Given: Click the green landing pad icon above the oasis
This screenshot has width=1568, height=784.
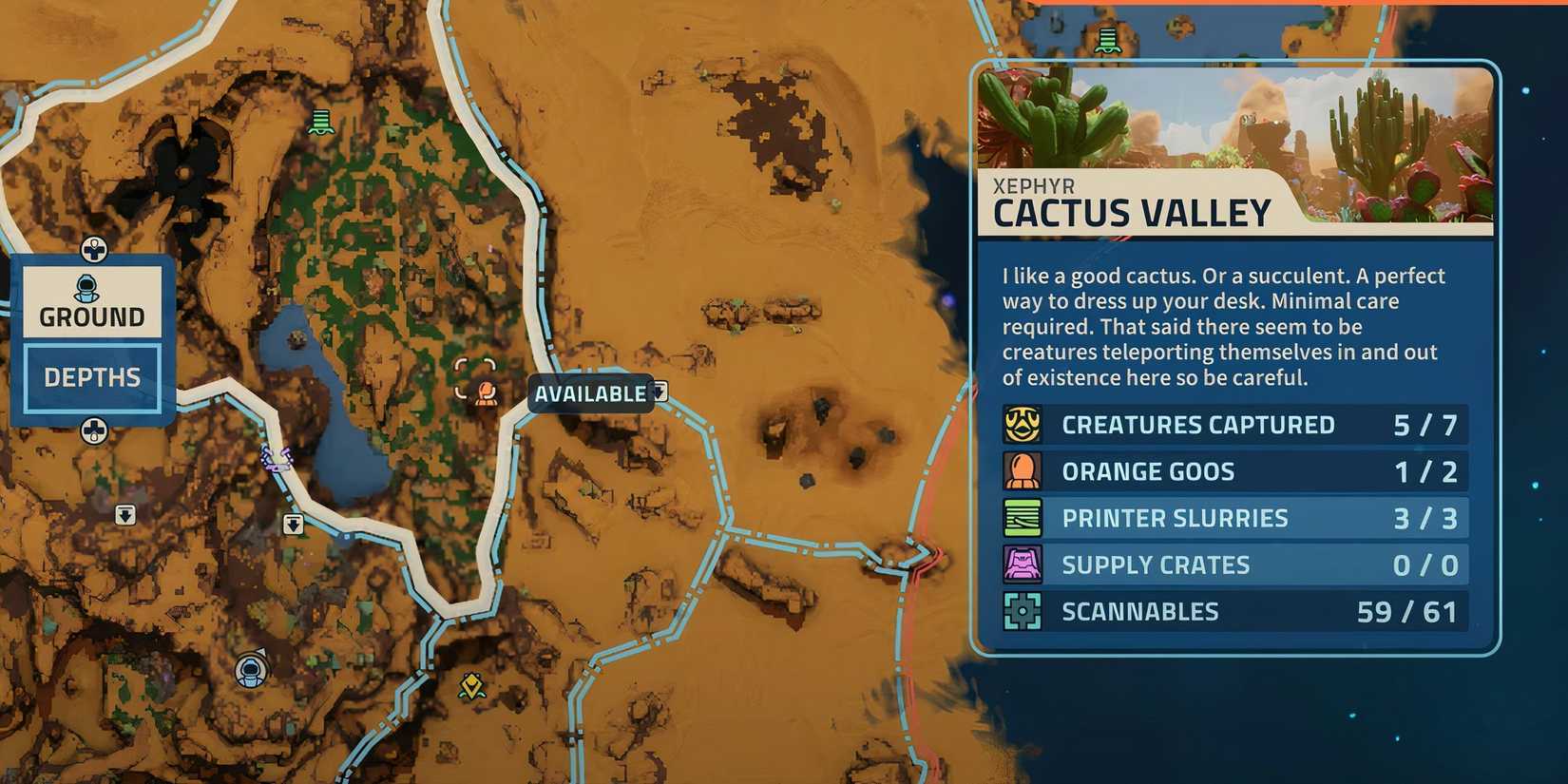Looking at the screenshot, I should 321,124.
